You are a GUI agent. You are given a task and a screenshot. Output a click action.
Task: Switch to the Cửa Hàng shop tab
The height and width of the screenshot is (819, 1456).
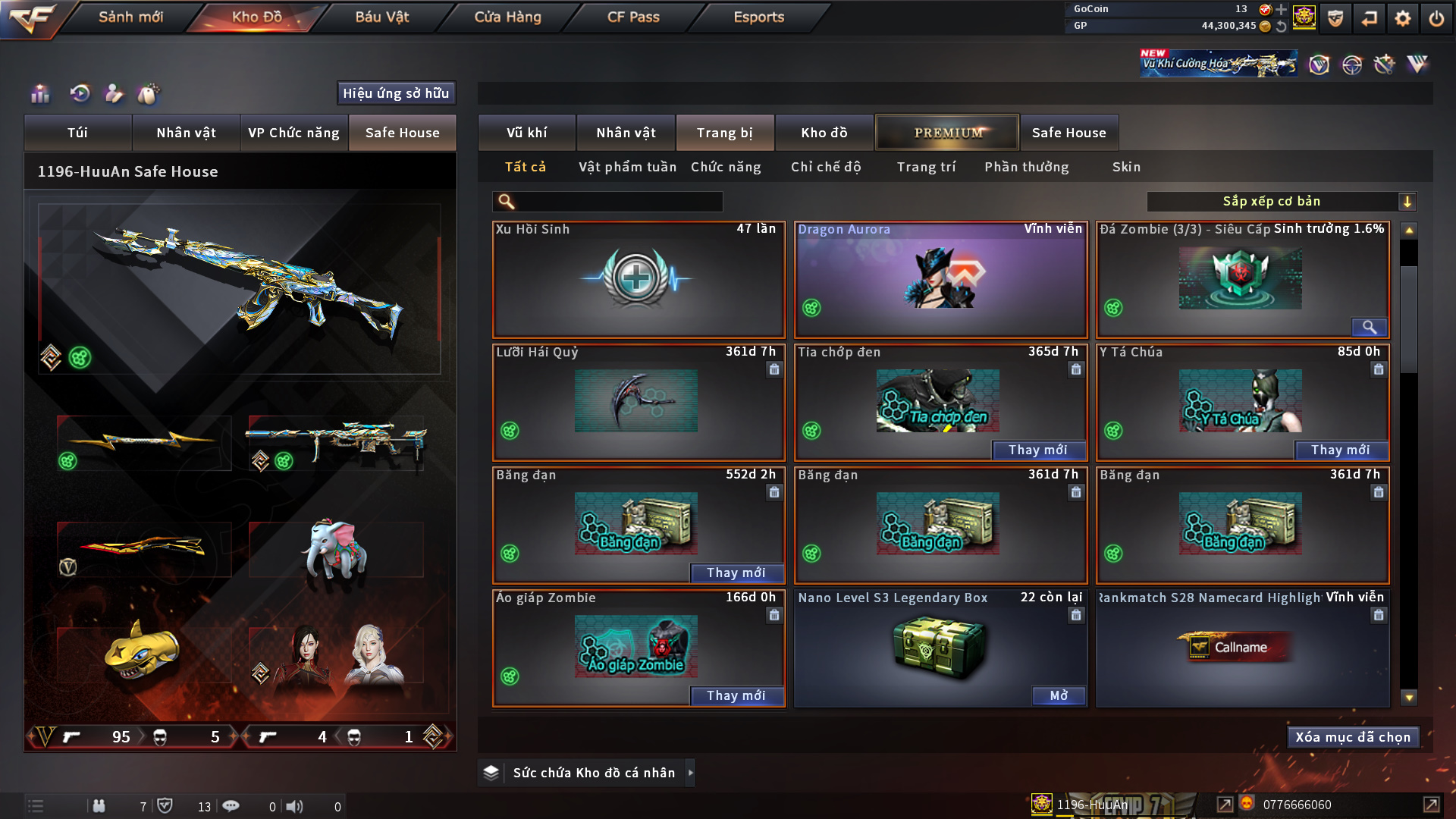tap(507, 17)
